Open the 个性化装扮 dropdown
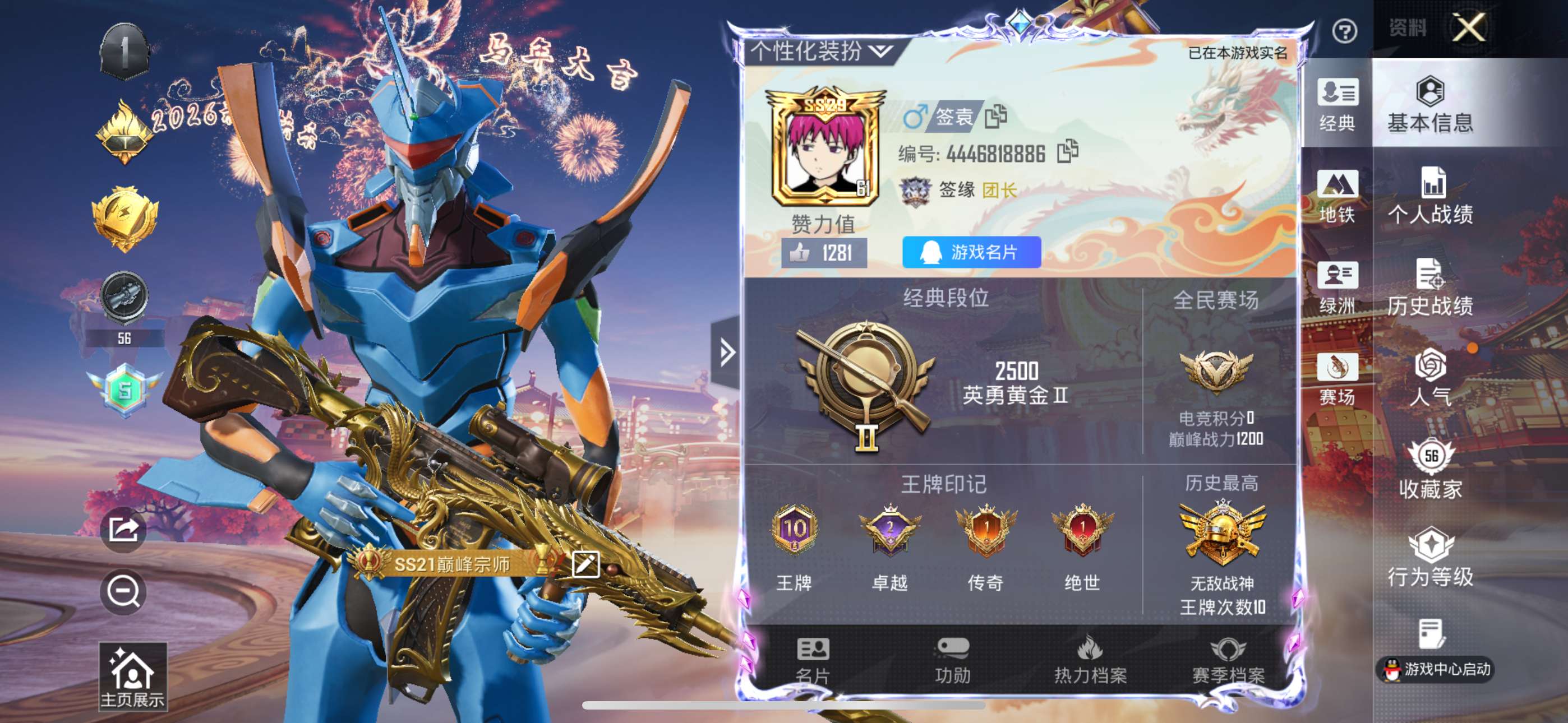1568x723 pixels. [821, 52]
